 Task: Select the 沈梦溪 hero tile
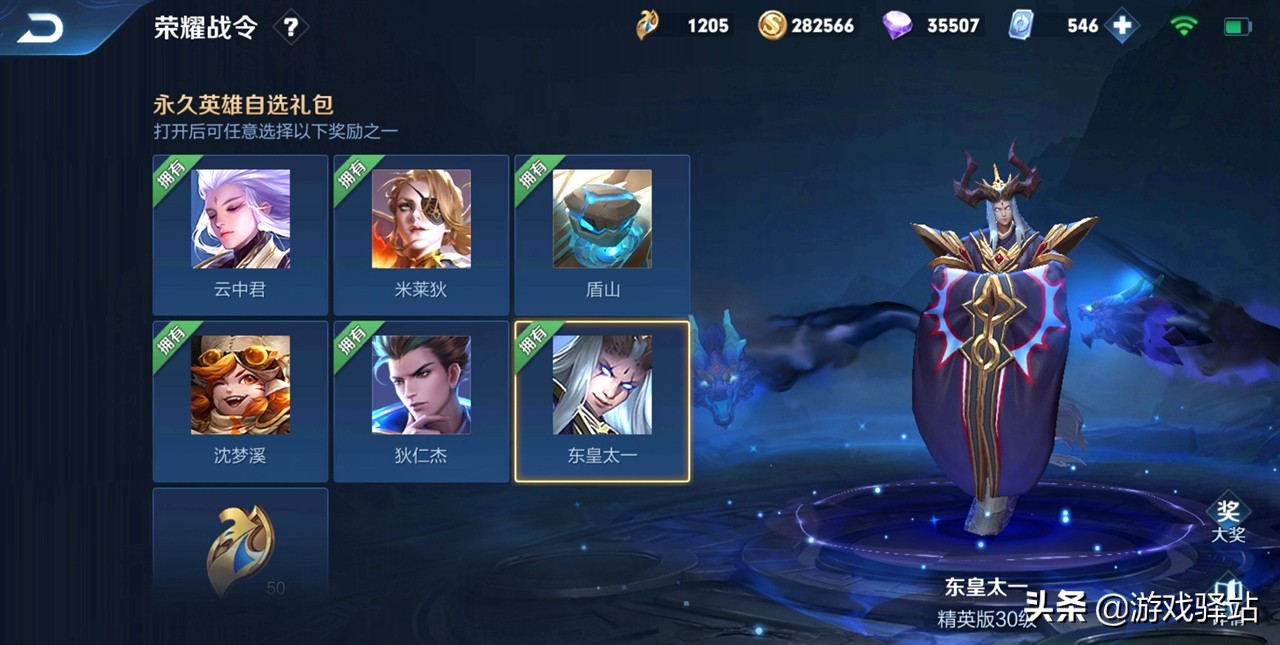pyautogui.click(x=240, y=401)
